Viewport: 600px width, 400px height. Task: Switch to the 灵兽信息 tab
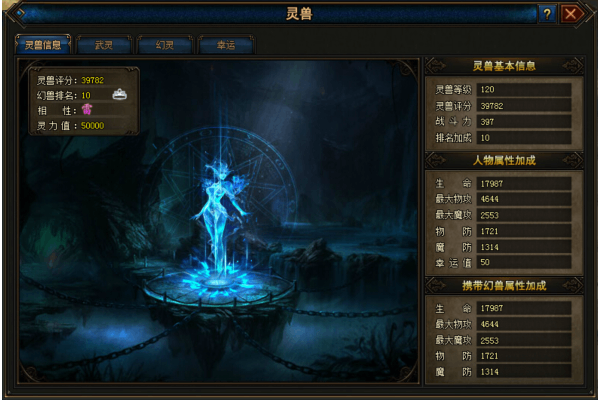tap(43, 45)
